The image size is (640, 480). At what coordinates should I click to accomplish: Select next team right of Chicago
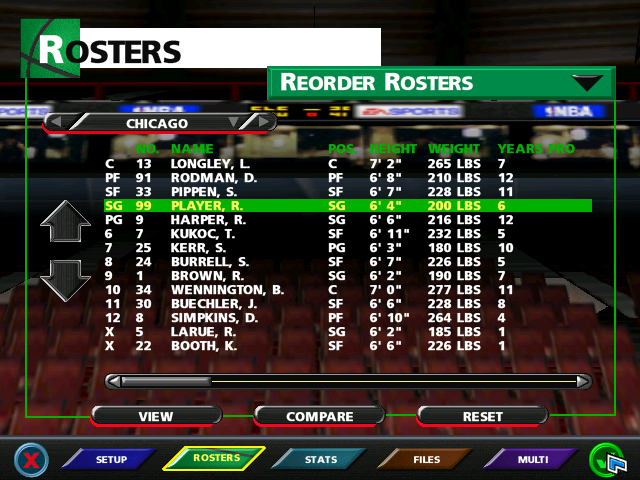(263, 122)
